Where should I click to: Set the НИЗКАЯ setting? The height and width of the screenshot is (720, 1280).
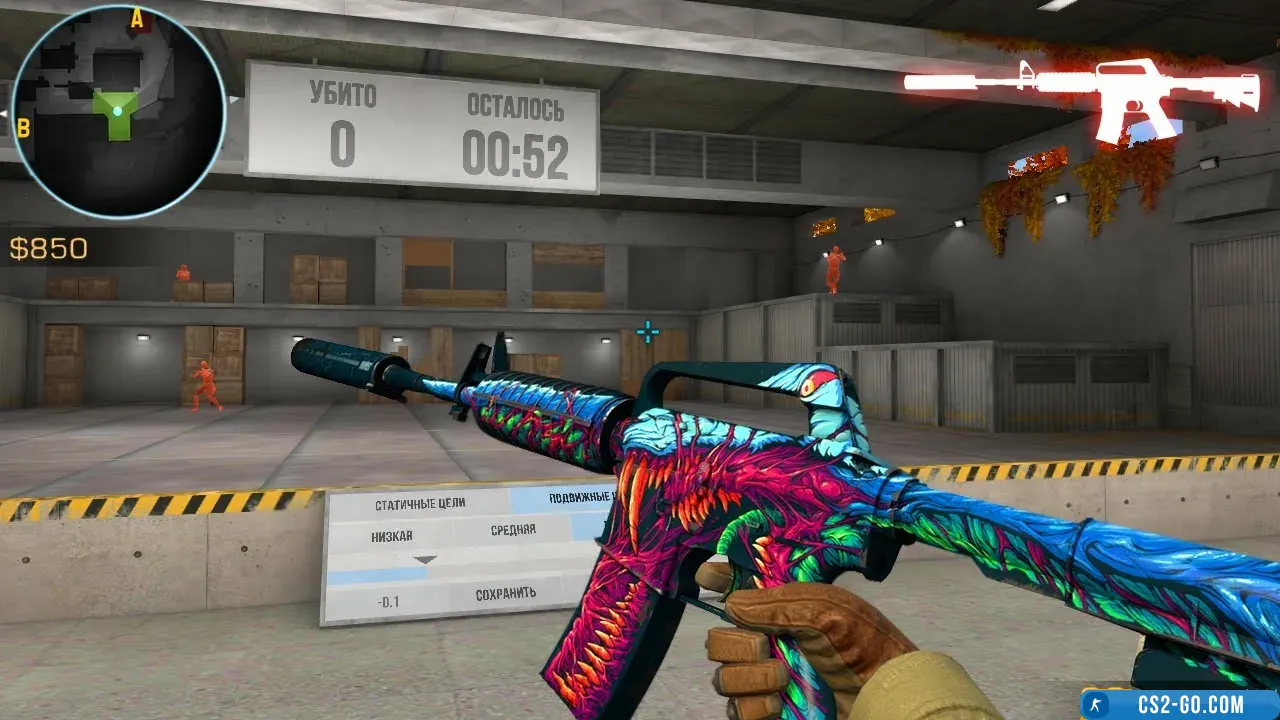(392, 536)
